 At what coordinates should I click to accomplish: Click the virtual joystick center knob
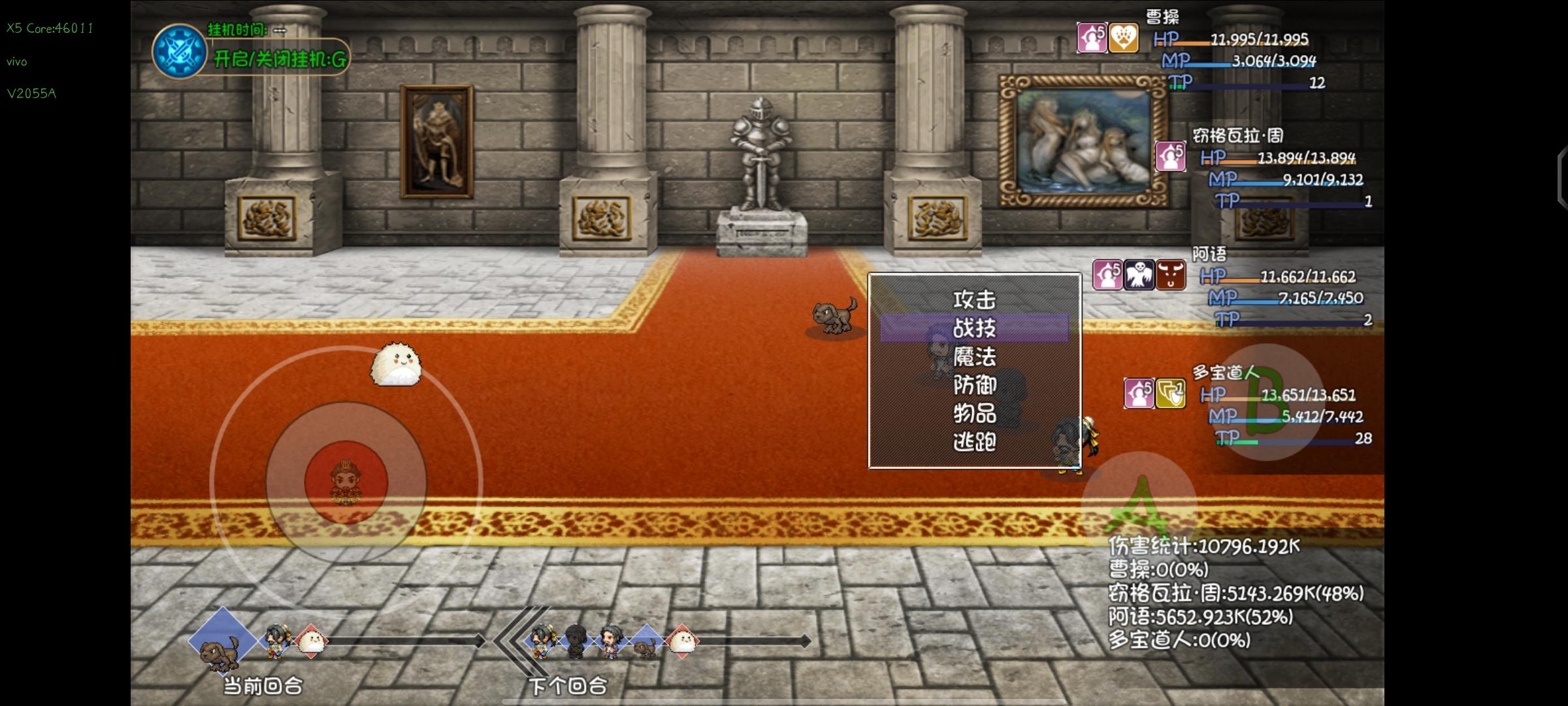(346, 482)
